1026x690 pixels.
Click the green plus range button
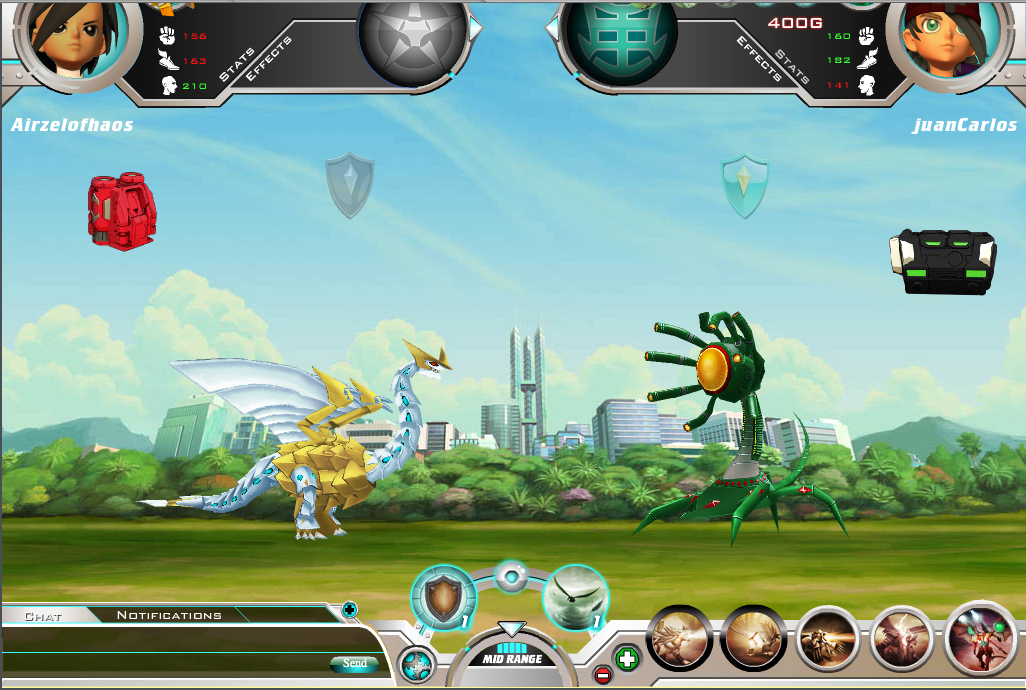click(627, 659)
